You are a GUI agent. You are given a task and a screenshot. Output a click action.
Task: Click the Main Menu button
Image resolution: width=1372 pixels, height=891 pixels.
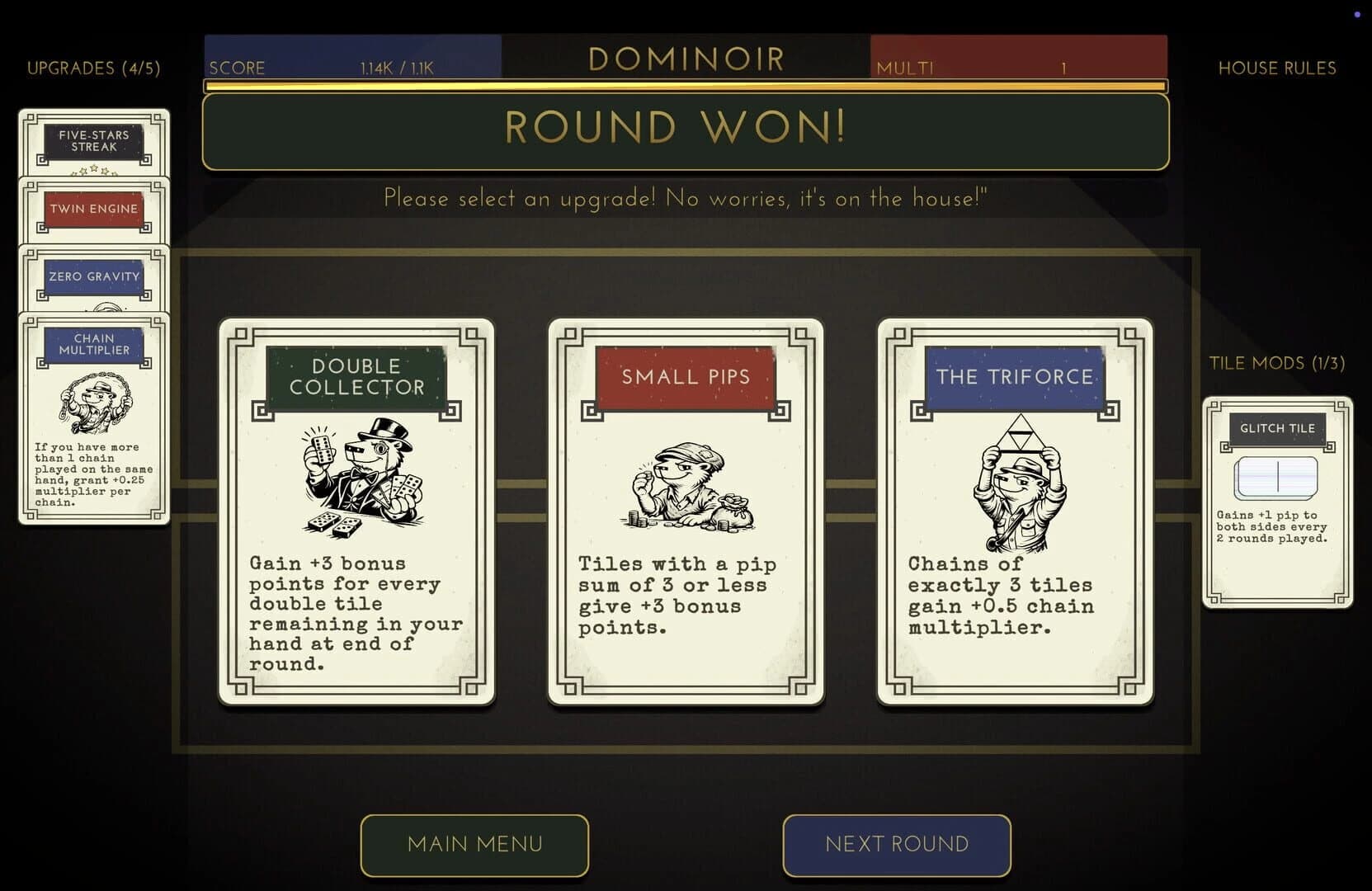474,844
